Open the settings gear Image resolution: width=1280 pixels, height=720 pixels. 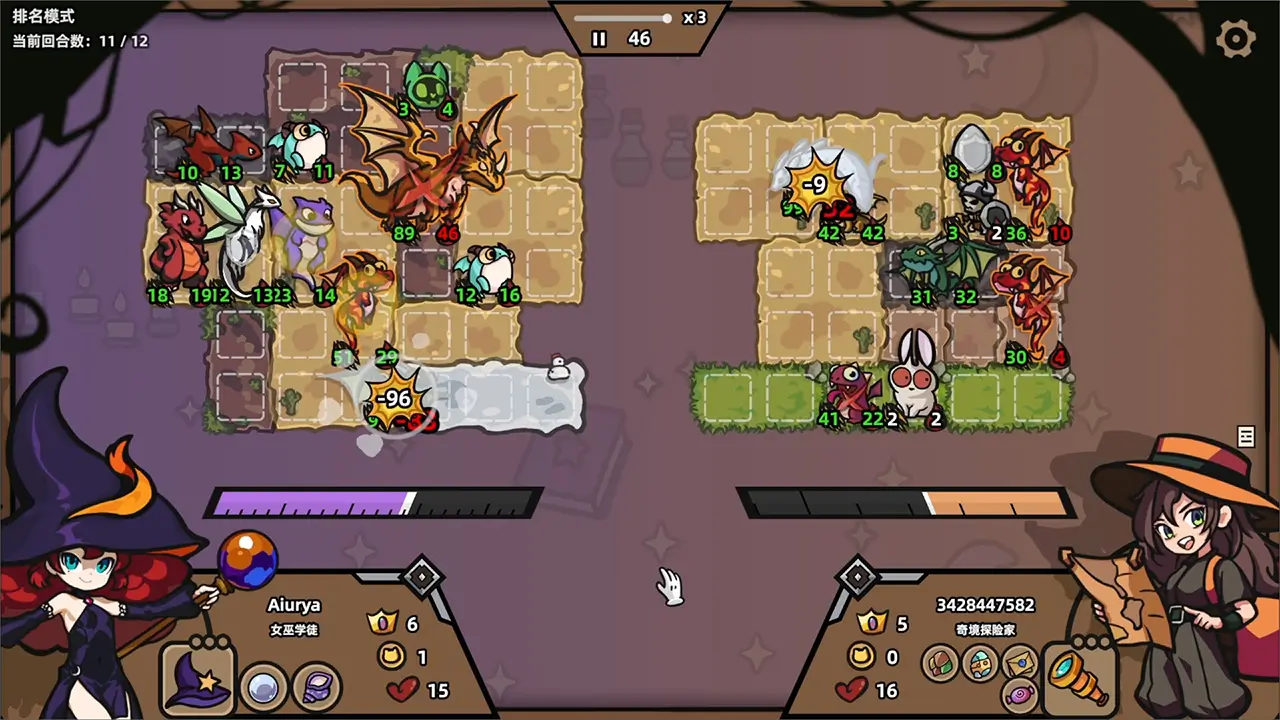pyautogui.click(x=1236, y=38)
